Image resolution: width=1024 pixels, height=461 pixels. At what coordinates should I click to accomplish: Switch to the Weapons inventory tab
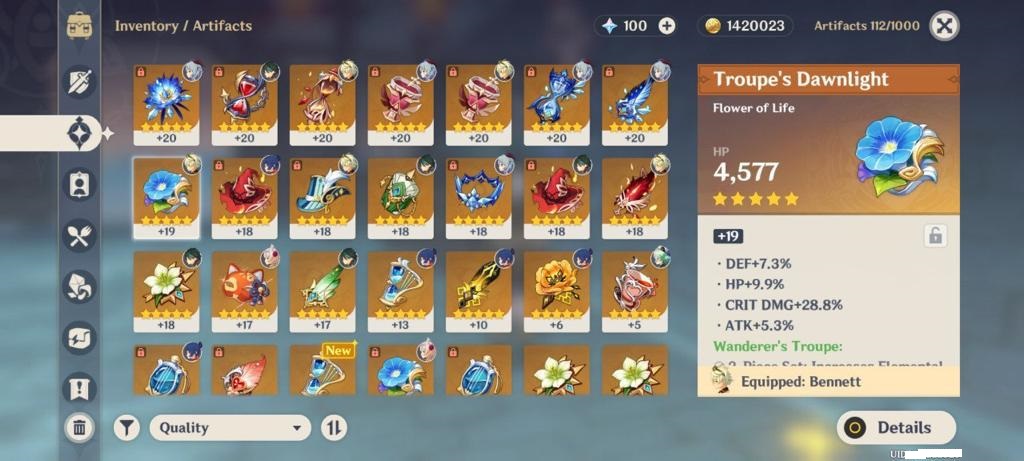click(x=79, y=82)
